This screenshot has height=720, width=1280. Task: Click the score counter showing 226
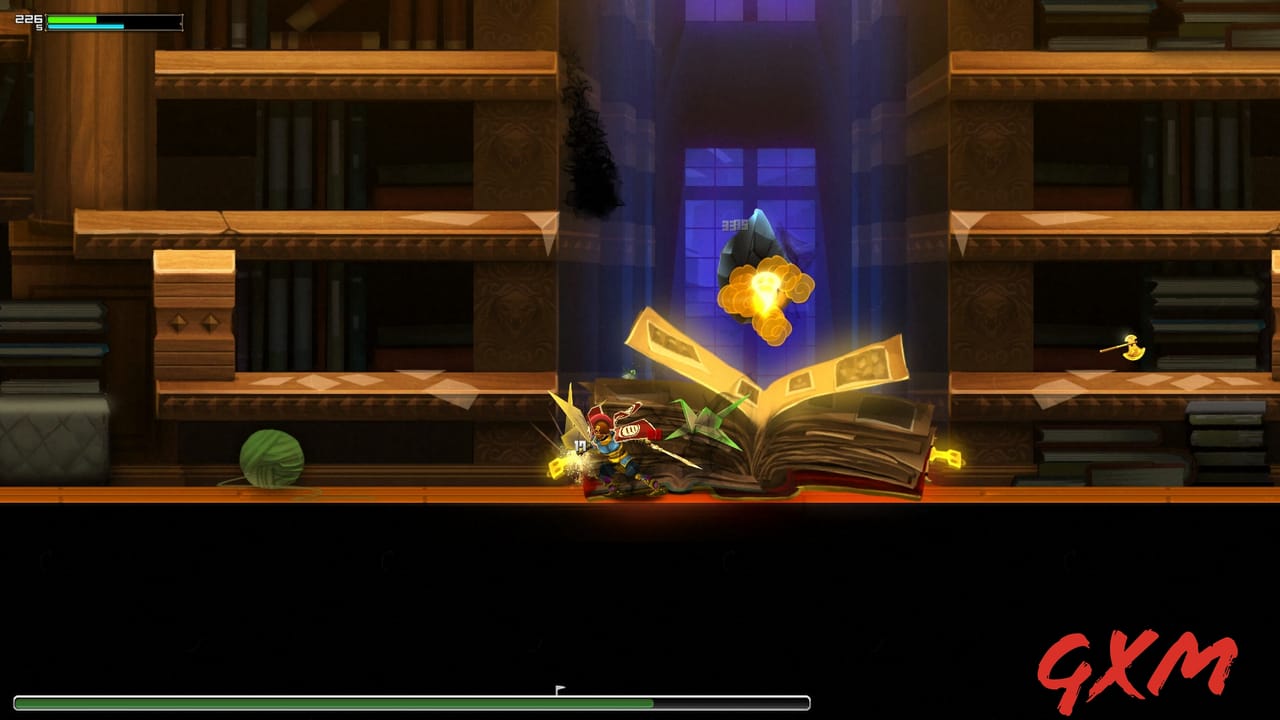pos(29,18)
